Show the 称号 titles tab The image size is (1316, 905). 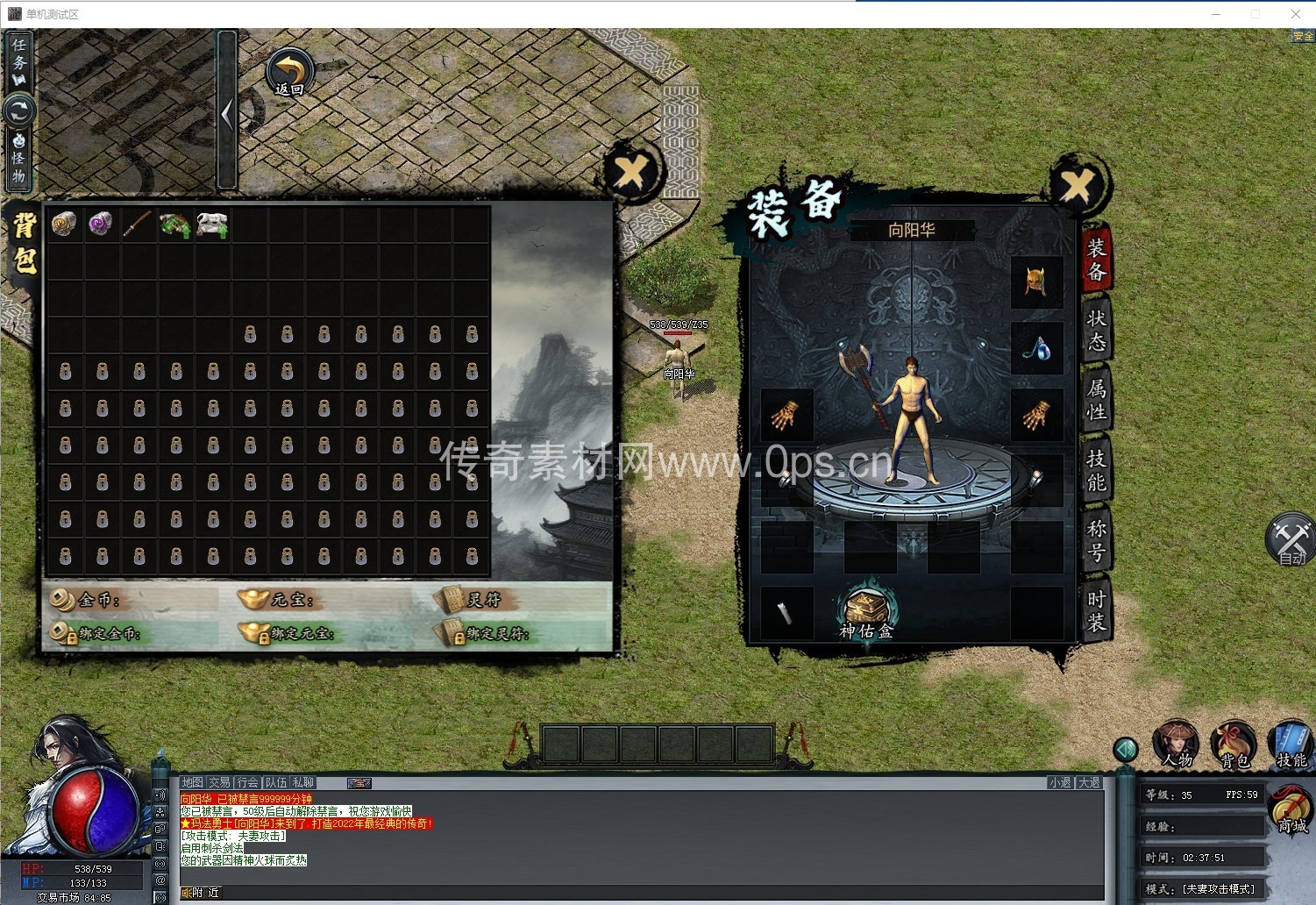1096,540
